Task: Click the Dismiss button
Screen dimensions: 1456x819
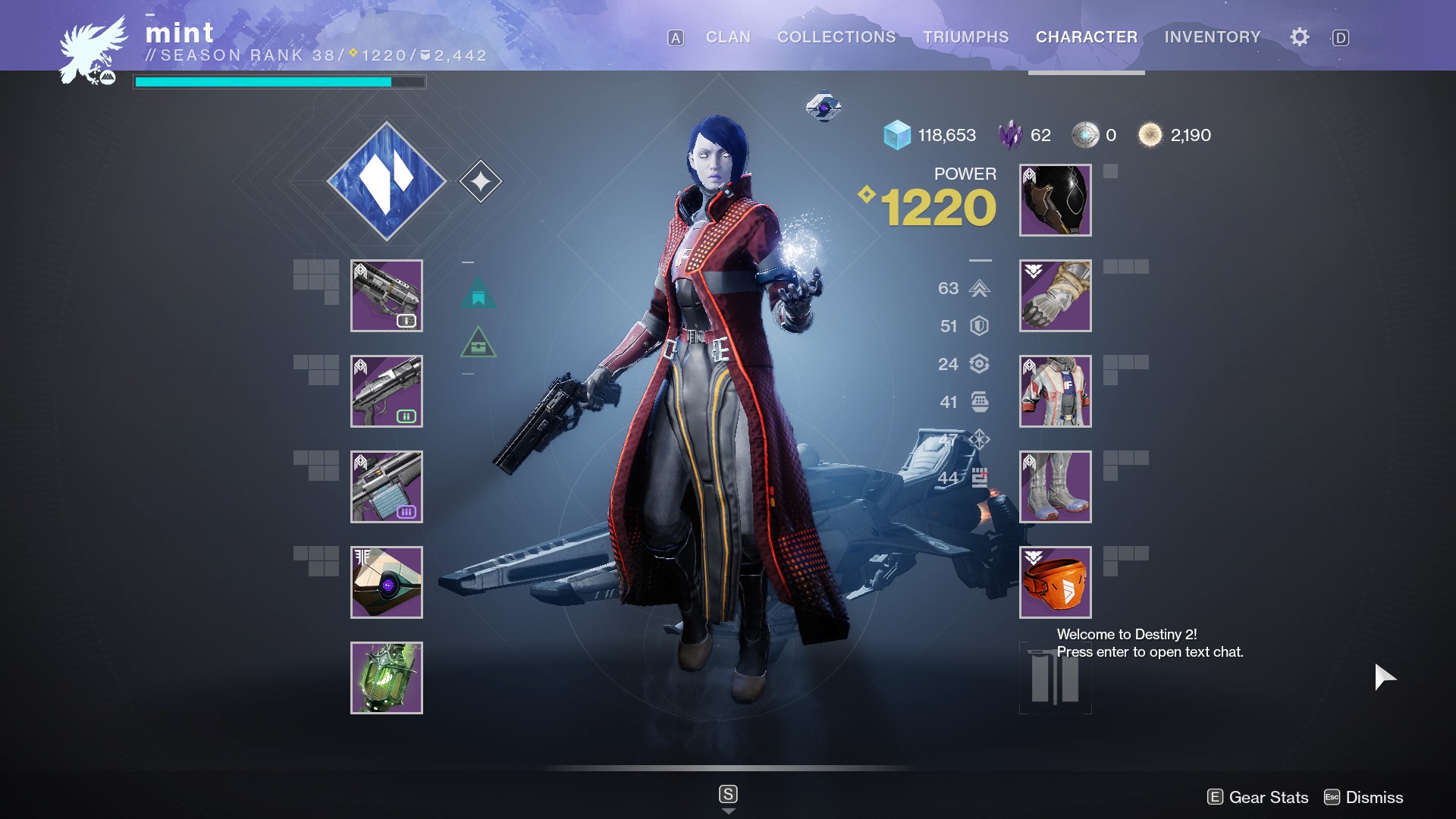Action: click(x=1364, y=797)
